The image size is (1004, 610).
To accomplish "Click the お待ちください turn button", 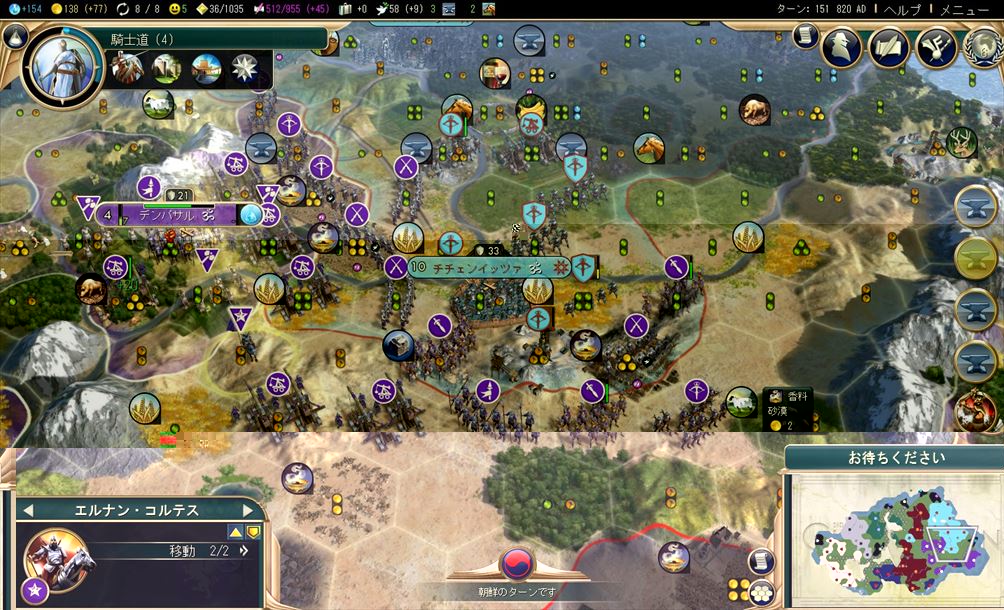I will pyautogui.click(x=893, y=459).
